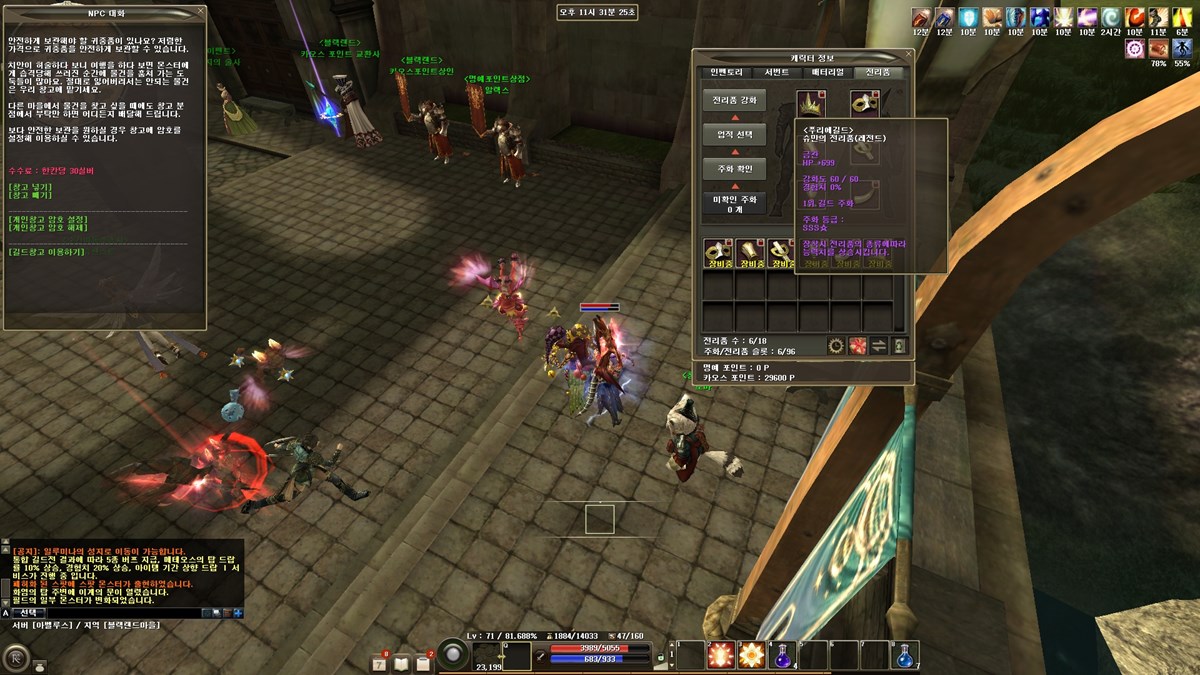Click the 주화 확인 button
Screen dimensions: 1200x675
(735, 168)
